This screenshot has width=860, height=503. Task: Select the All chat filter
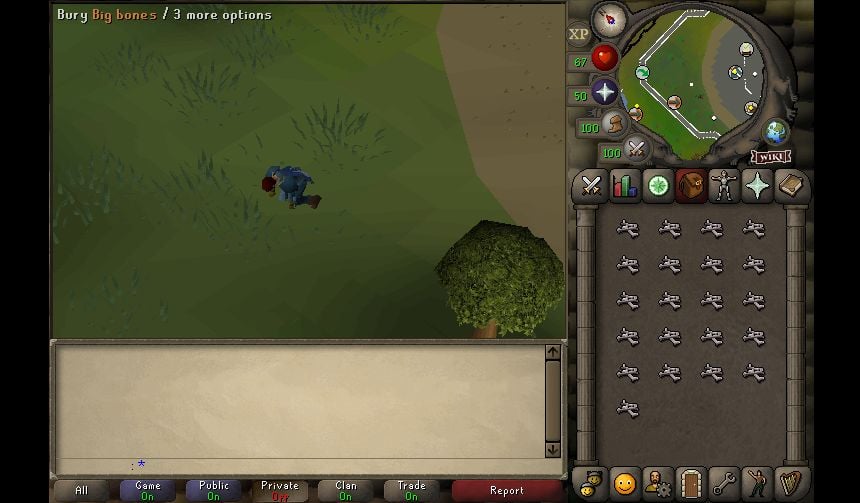(x=81, y=490)
